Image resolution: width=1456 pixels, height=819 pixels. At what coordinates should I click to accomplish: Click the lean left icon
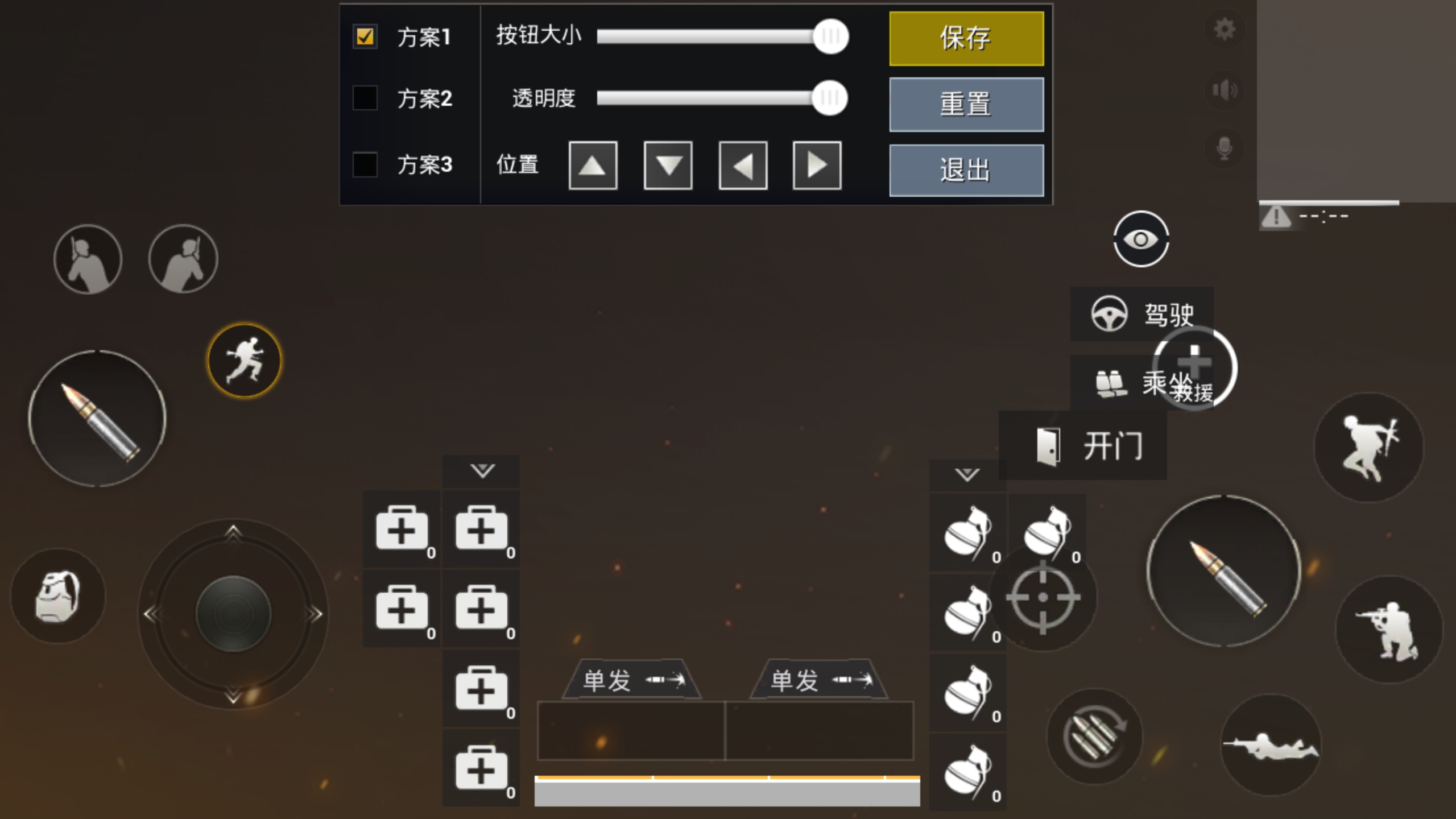(88, 259)
